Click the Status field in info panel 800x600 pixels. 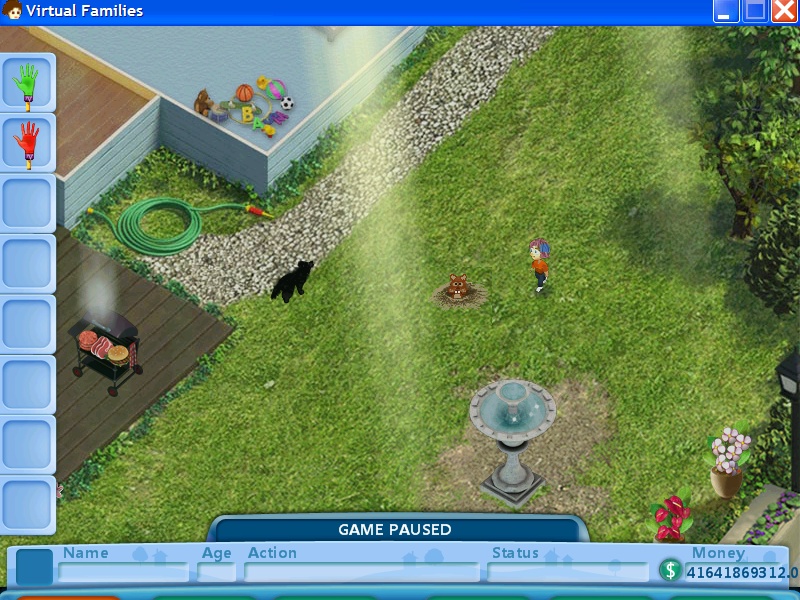(567, 572)
